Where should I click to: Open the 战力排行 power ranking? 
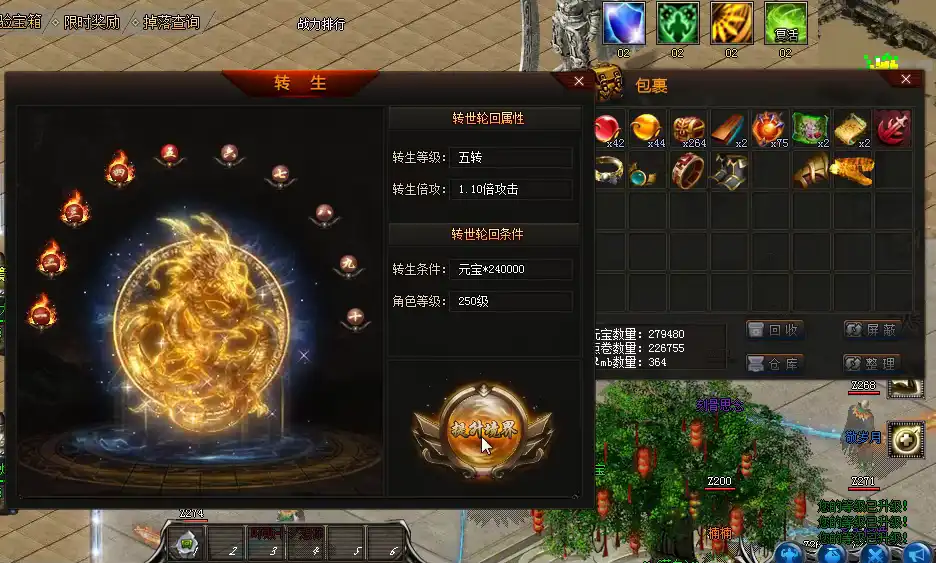click(x=321, y=24)
